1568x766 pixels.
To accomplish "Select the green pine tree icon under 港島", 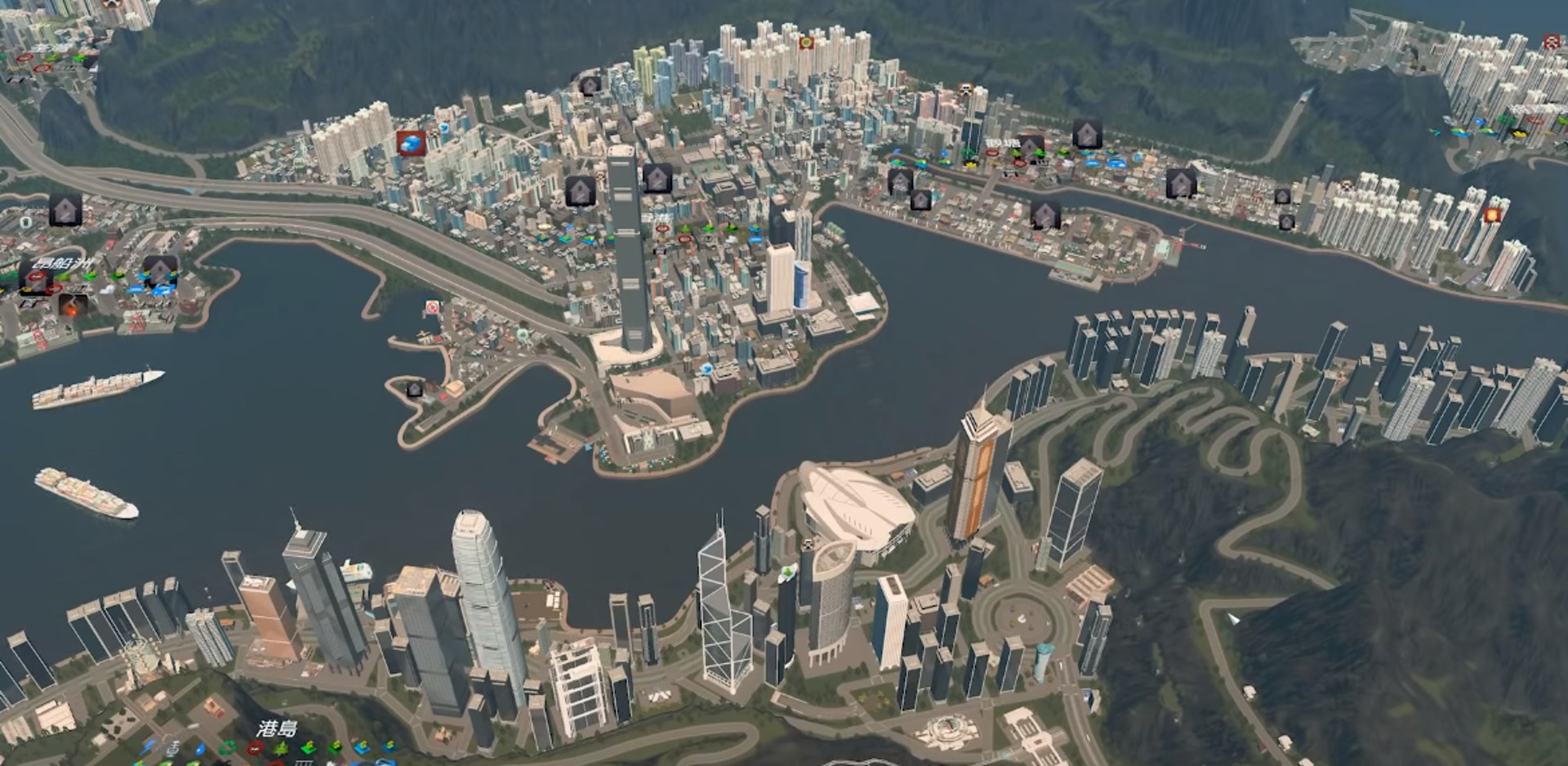I will point(280,748).
